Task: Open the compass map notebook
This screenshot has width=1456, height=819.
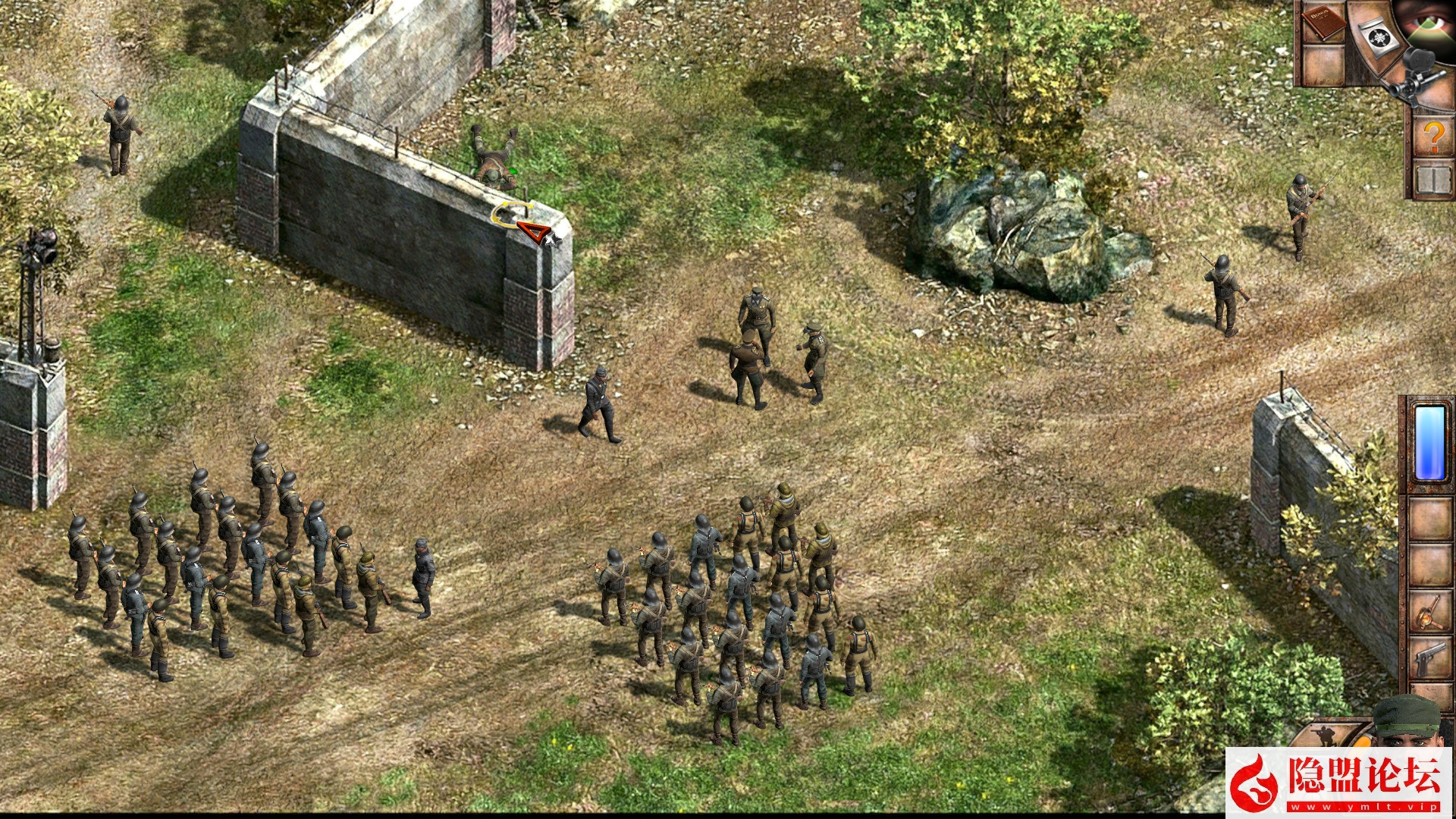Action: (1379, 37)
